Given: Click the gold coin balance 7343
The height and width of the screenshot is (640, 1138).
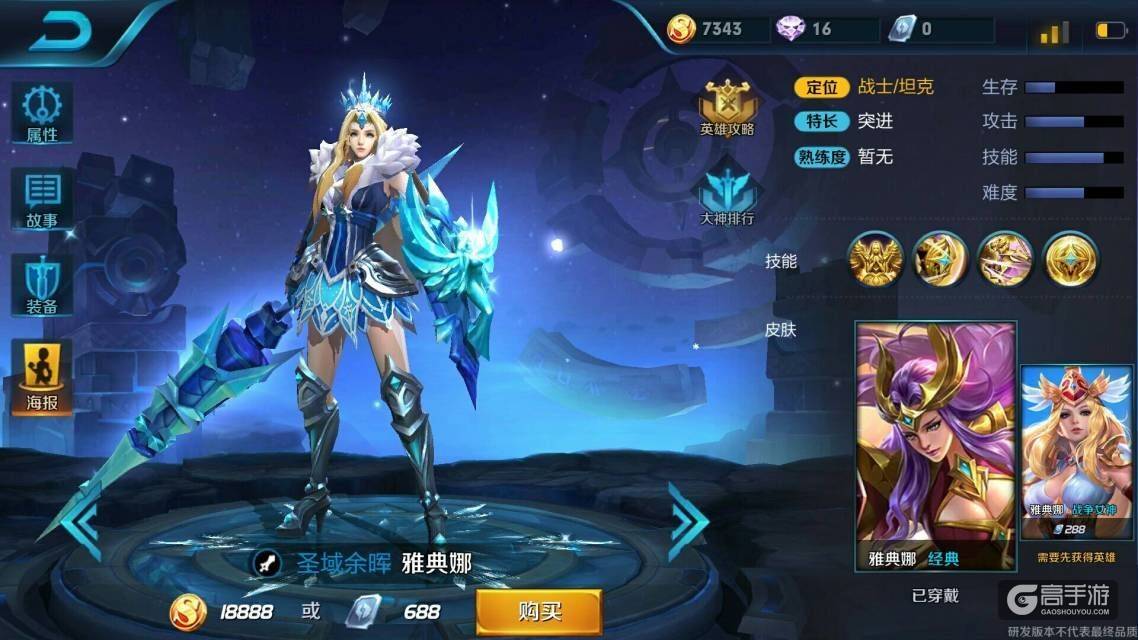Looking at the screenshot, I should pyautogui.click(x=708, y=29).
